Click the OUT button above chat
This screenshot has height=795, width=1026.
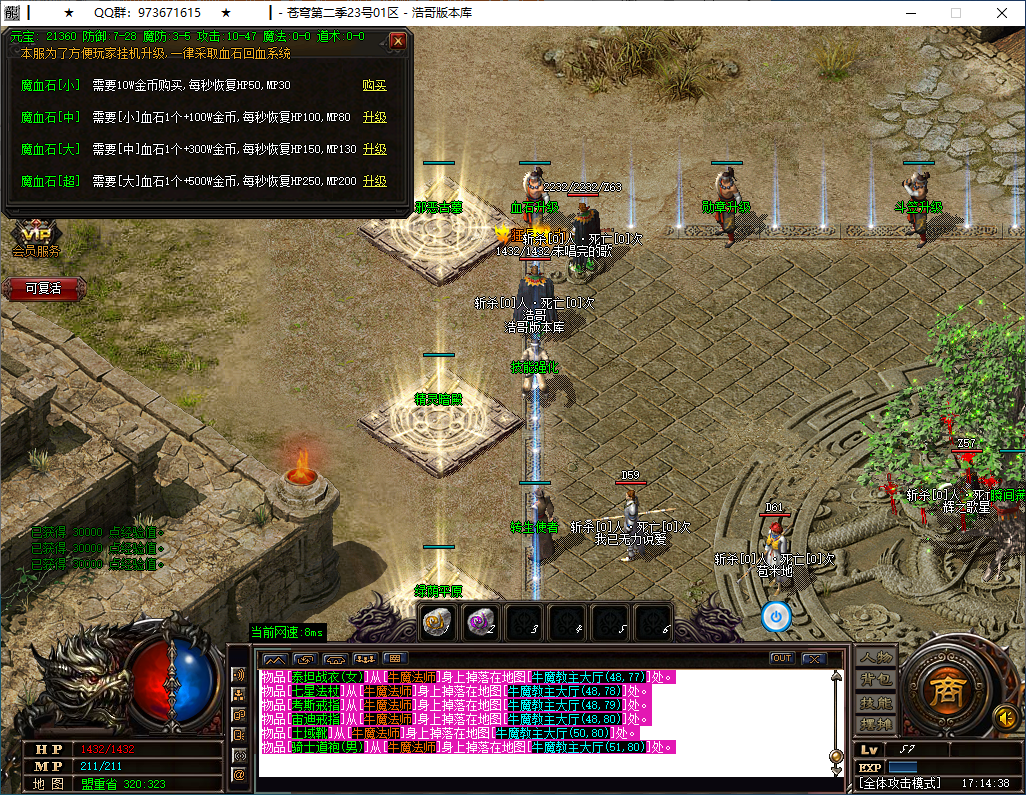(x=782, y=658)
